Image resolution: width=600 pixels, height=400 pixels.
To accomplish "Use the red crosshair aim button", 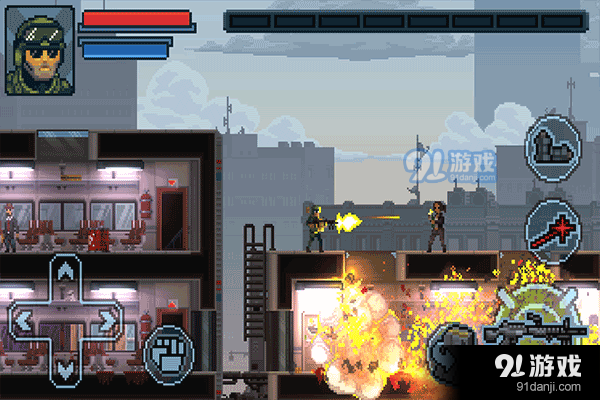I will pos(552,227).
